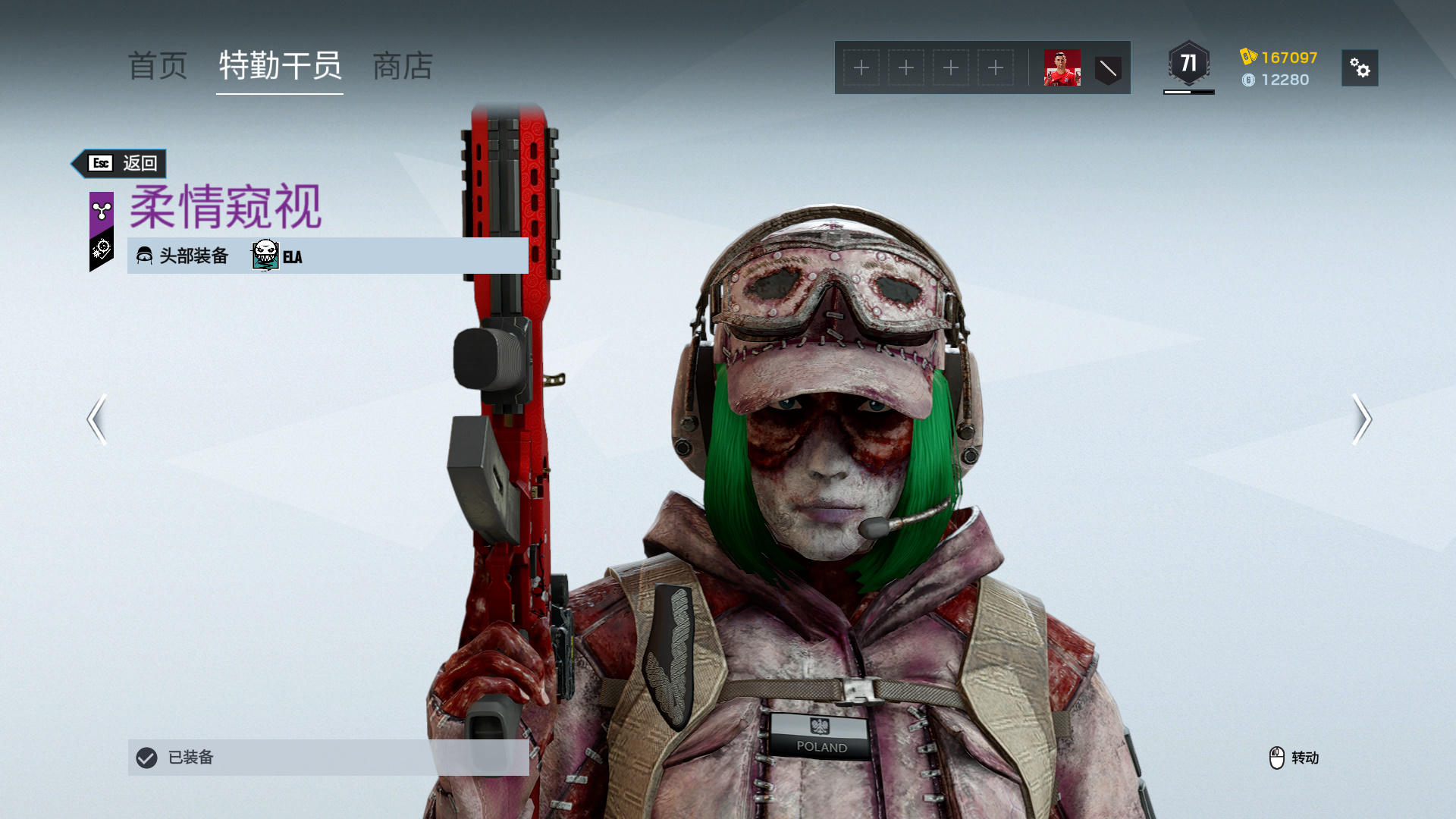Go to the 商店 shop tab

click(403, 67)
